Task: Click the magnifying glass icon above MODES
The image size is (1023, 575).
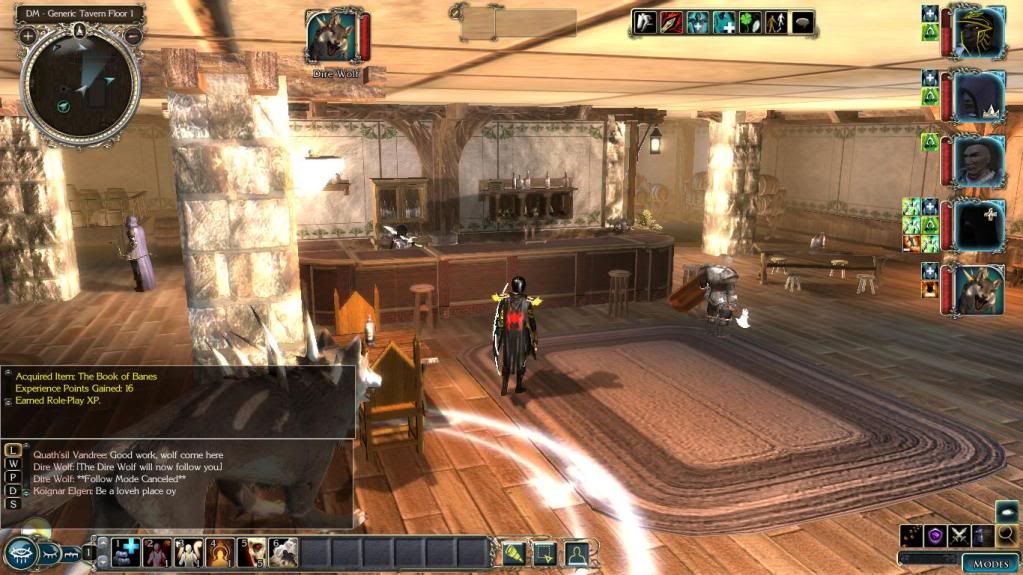Action: [1006, 535]
